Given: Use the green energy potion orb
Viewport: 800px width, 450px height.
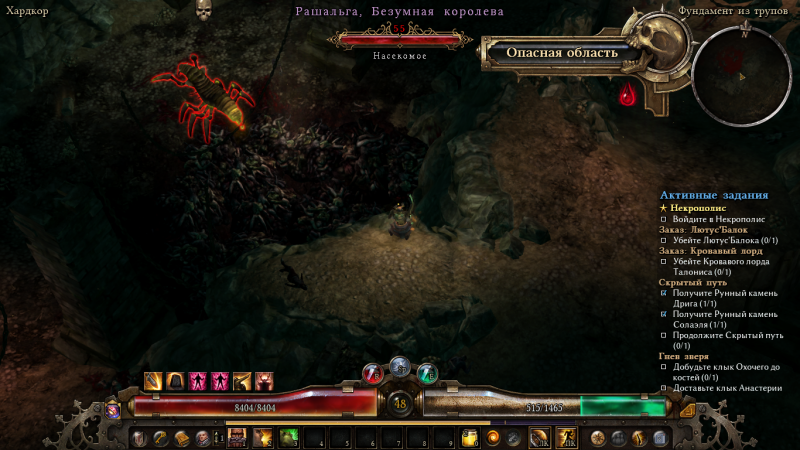Looking at the screenshot, I should (427, 375).
